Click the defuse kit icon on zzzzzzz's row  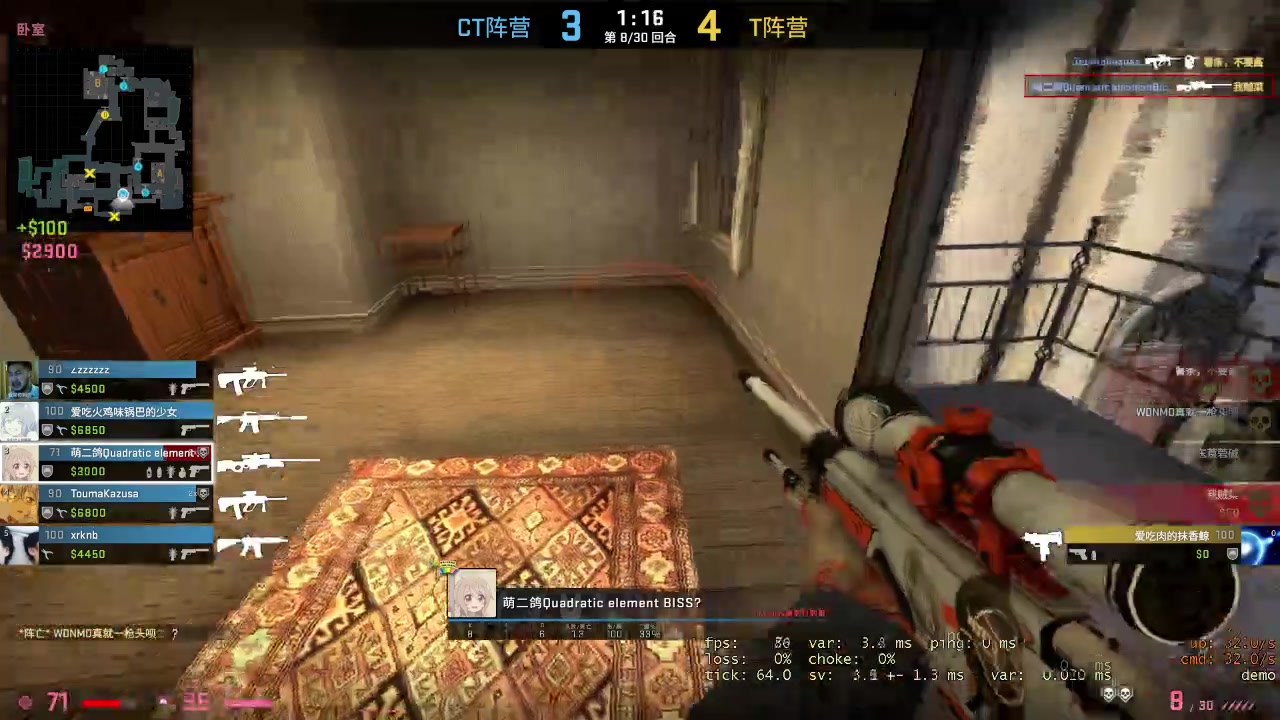pos(61,388)
